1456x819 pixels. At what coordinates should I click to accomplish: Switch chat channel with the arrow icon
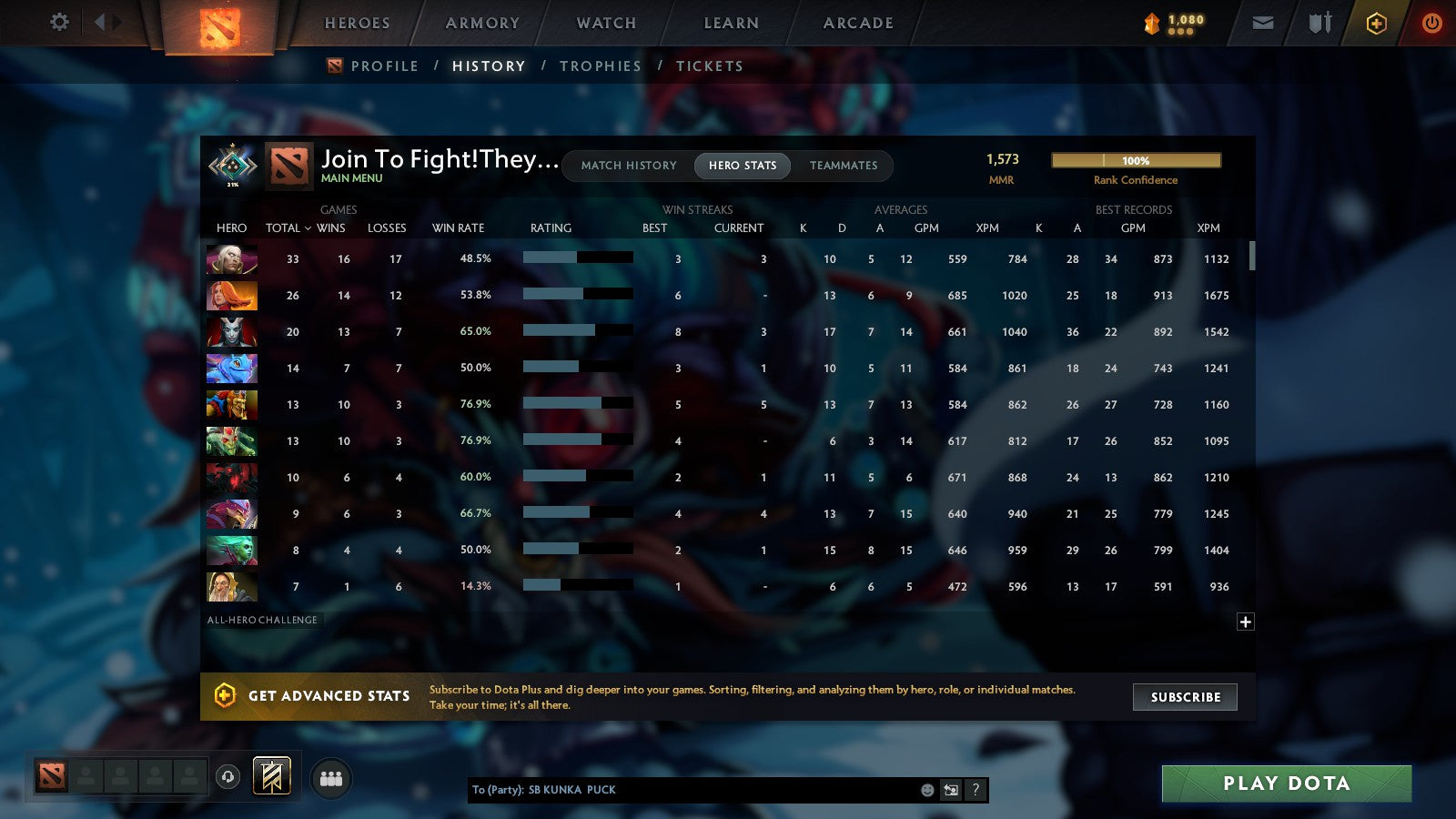click(x=950, y=790)
